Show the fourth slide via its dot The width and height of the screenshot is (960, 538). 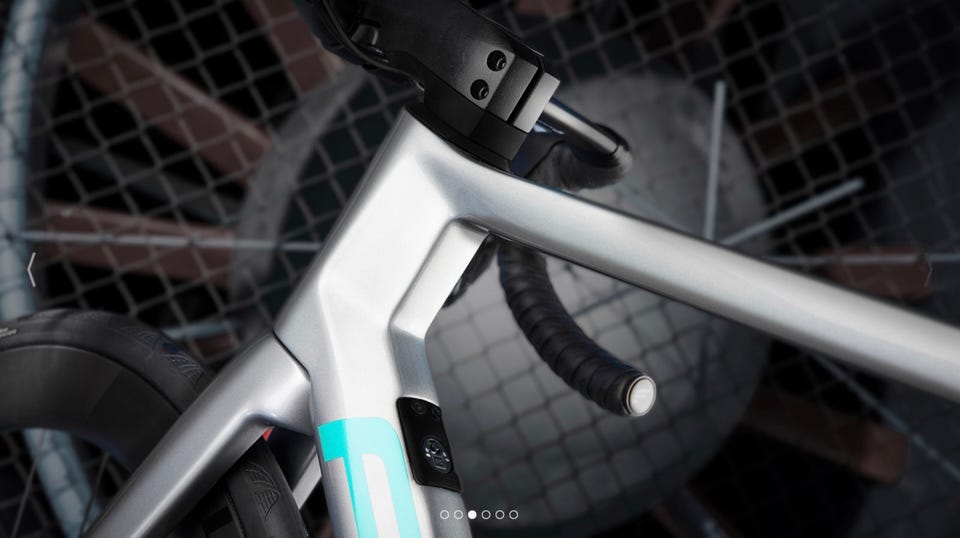tap(486, 514)
